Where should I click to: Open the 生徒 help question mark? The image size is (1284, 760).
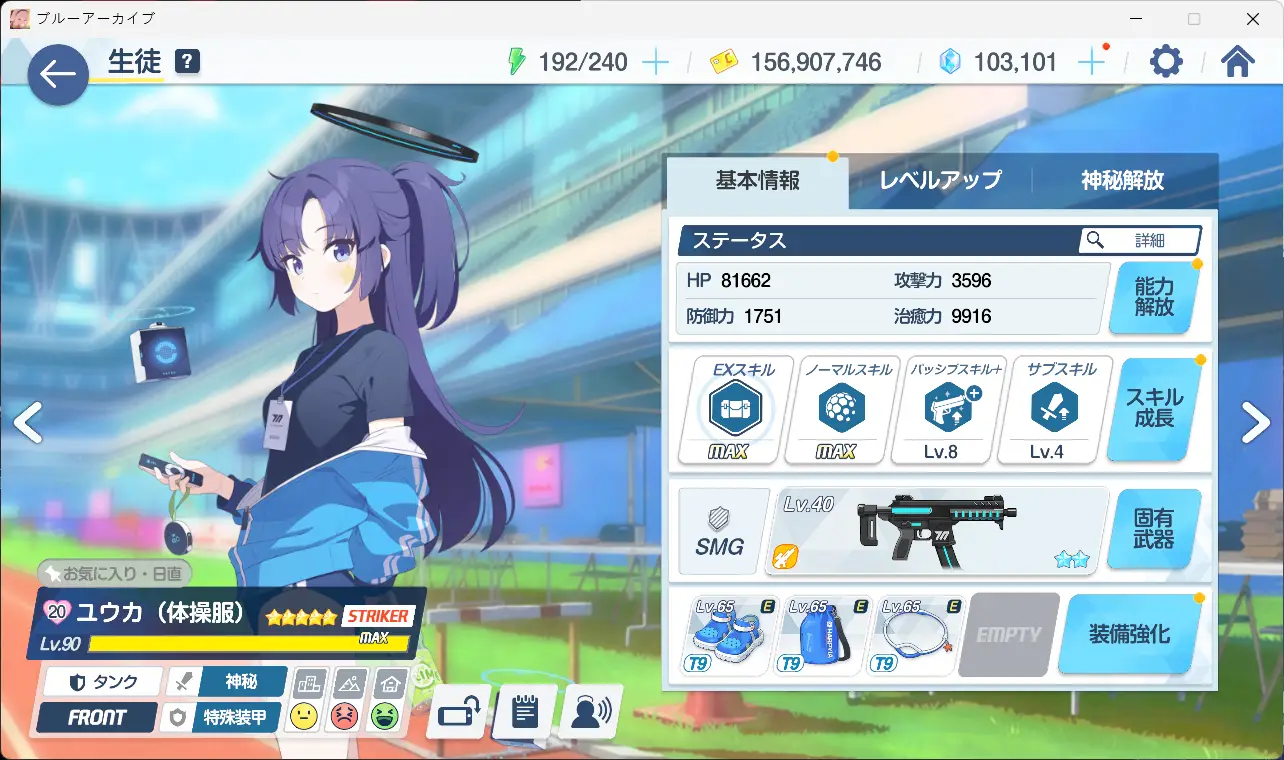pyautogui.click(x=187, y=62)
